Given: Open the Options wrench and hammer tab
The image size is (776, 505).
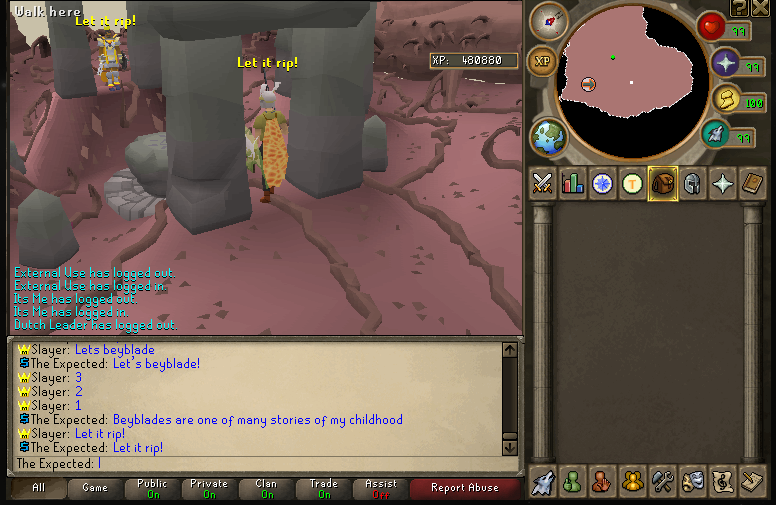Looking at the screenshot, I should pyautogui.click(x=662, y=481).
